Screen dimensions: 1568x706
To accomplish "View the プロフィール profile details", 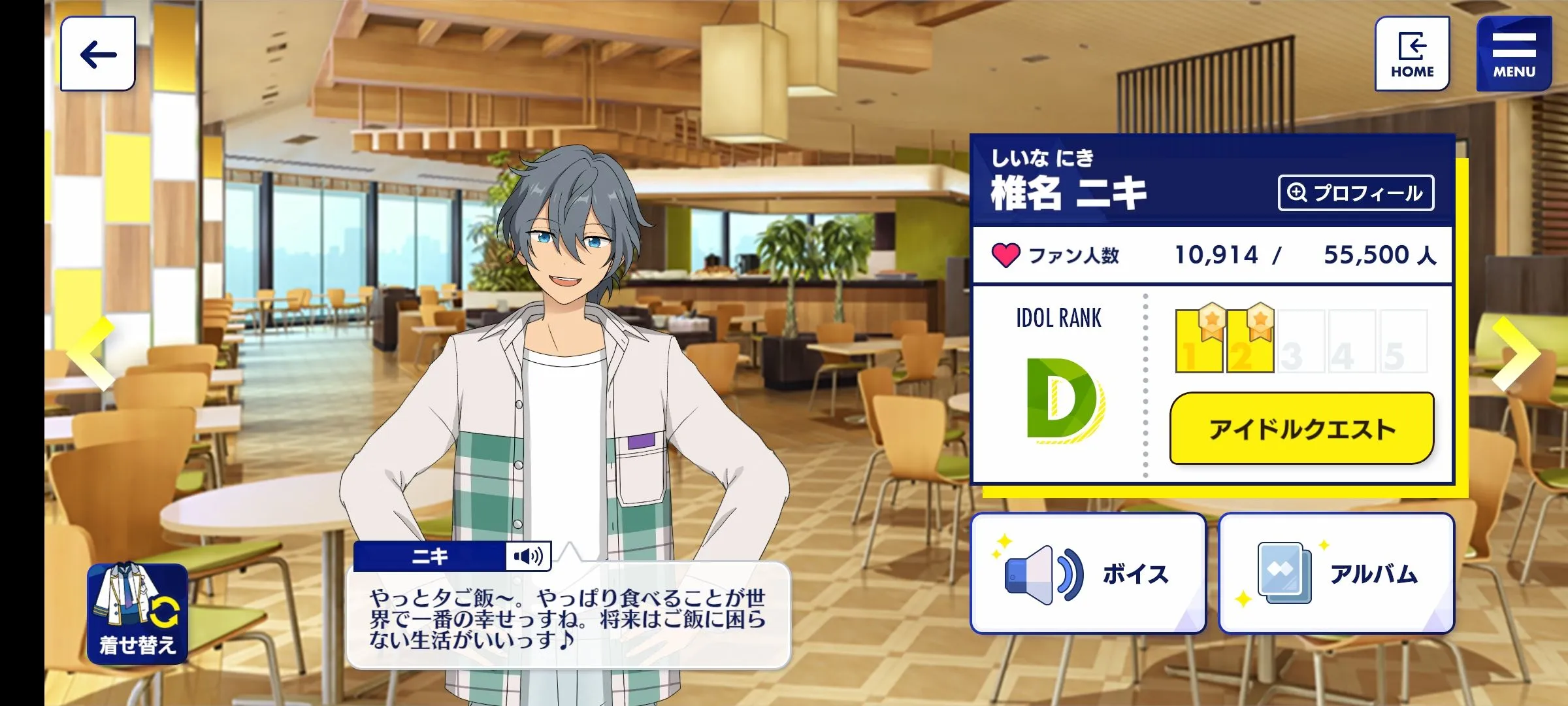I will [1356, 193].
